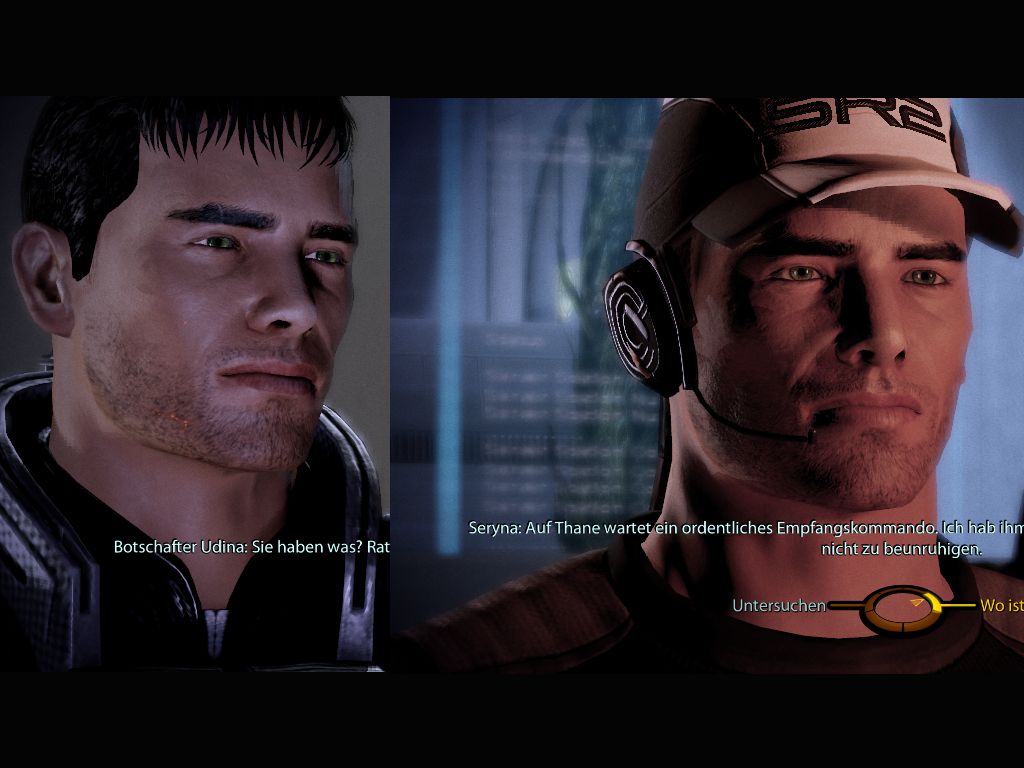1024x768 pixels.
Task: Choose the Untersuchen dialogue option
Action: (x=779, y=605)
